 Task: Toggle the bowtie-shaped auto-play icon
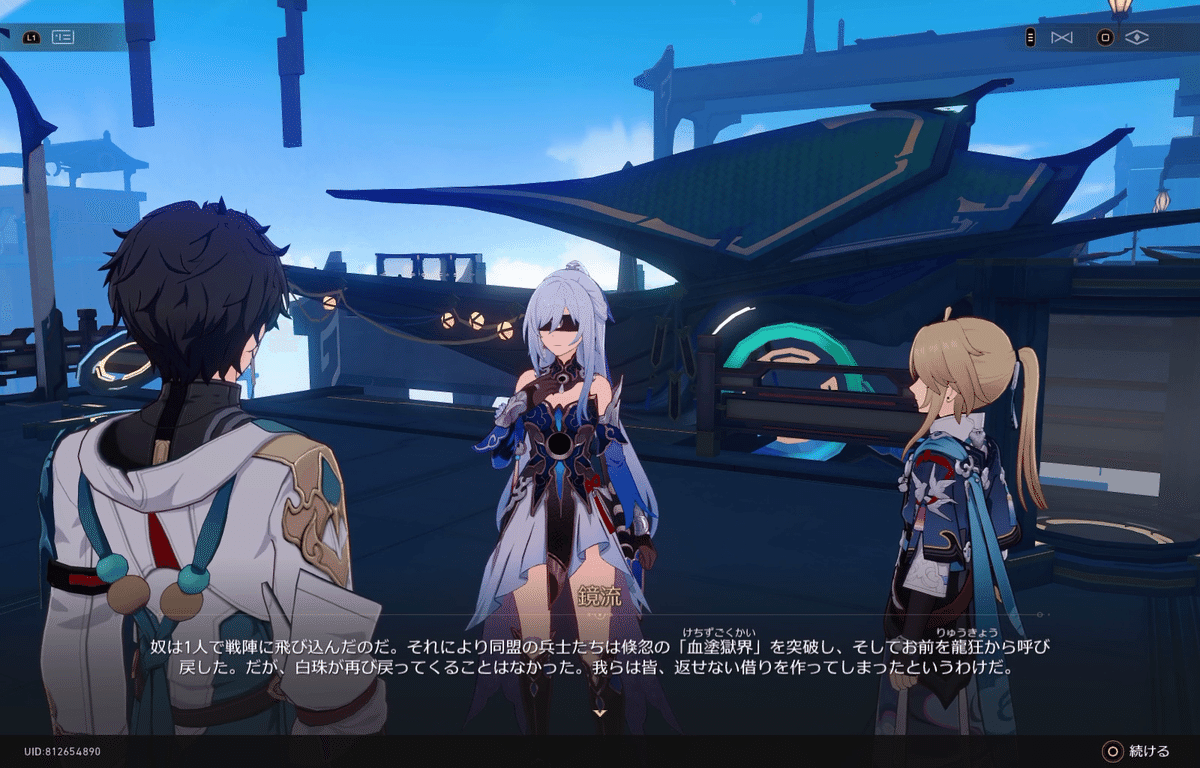tap(1061, 38)
